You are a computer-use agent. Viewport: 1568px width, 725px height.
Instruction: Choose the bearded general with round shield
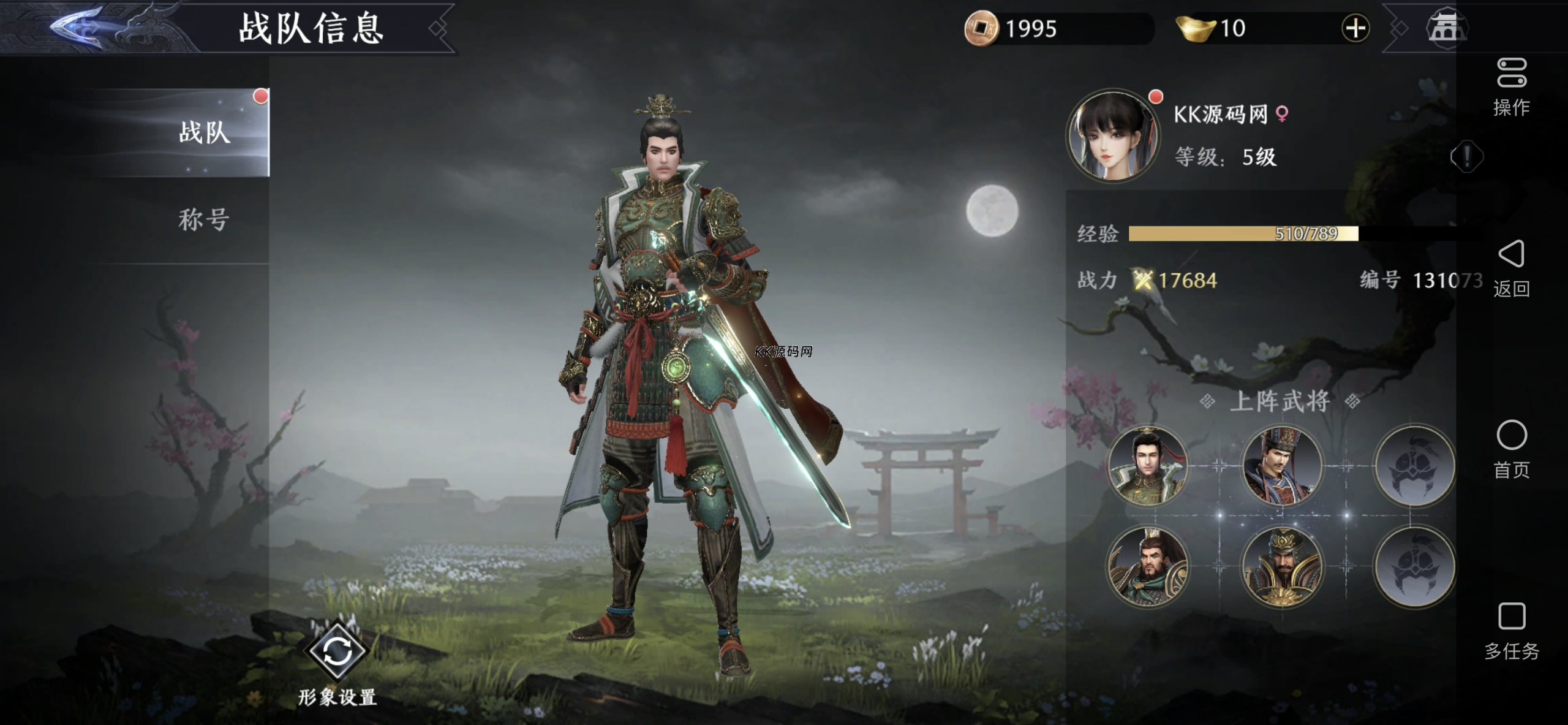tap(1147, 567)
